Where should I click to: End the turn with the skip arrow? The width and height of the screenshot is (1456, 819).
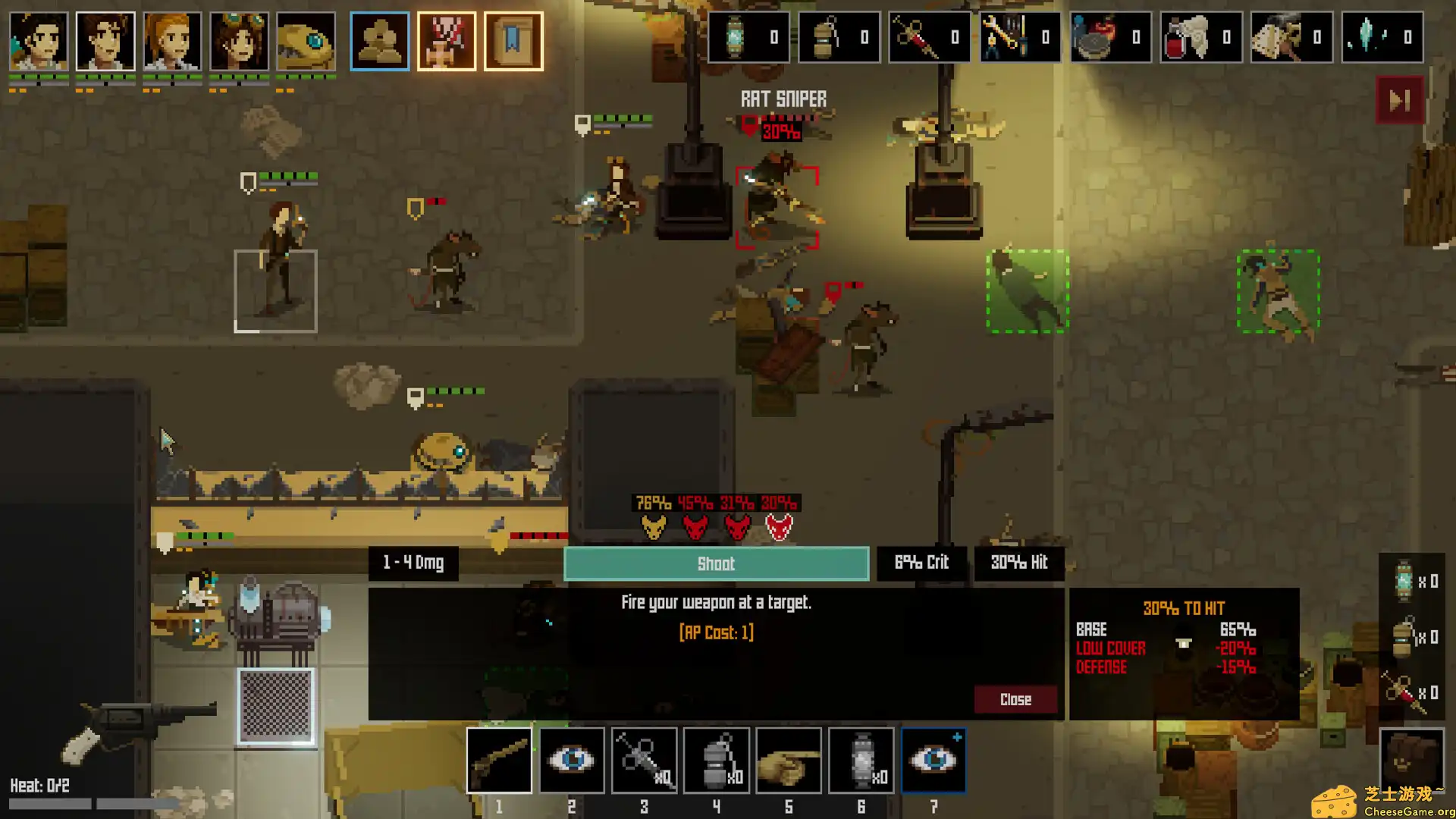1400,100
